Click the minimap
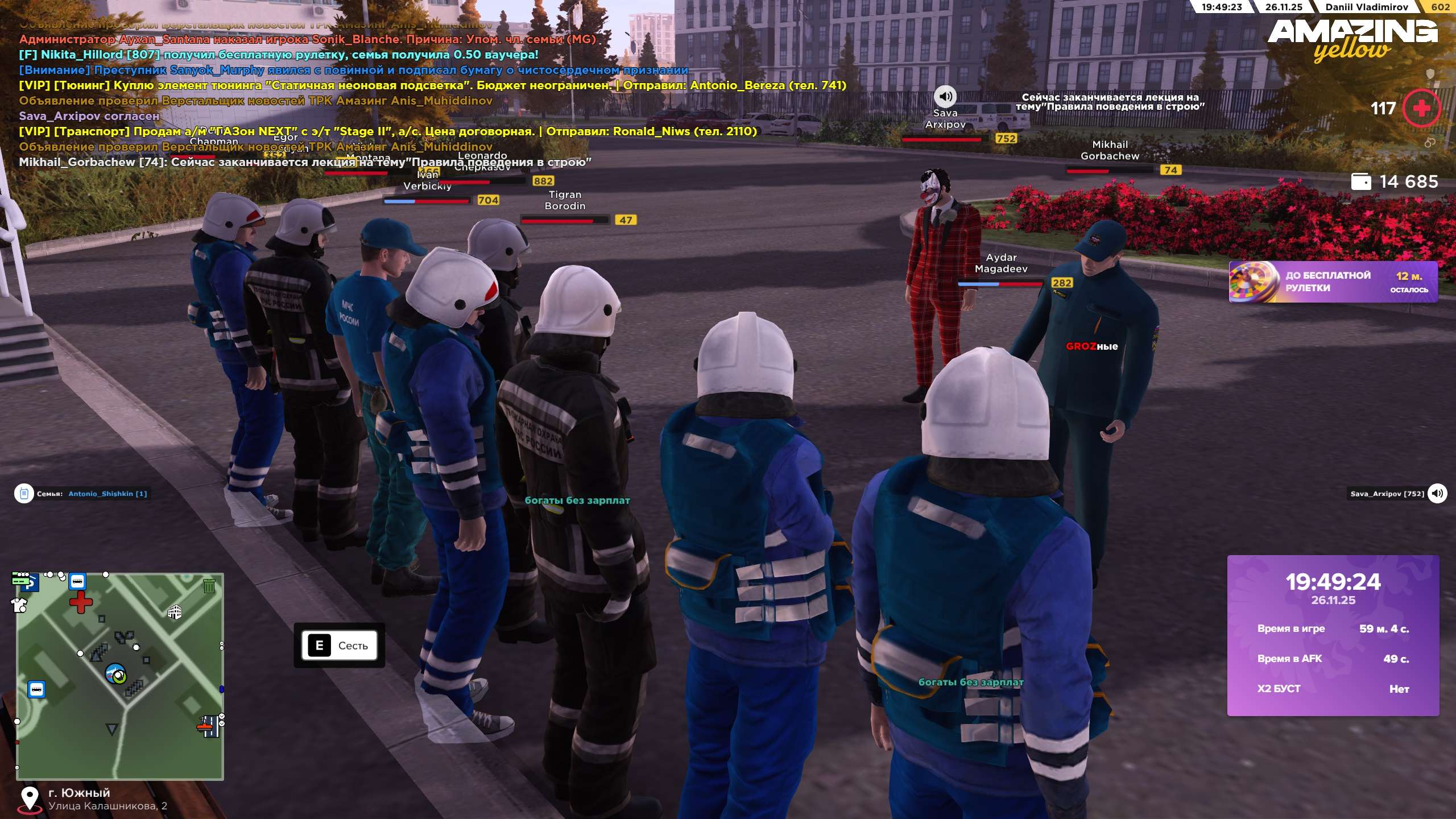This screenshot has width=1456, height=819. (120, 676)
